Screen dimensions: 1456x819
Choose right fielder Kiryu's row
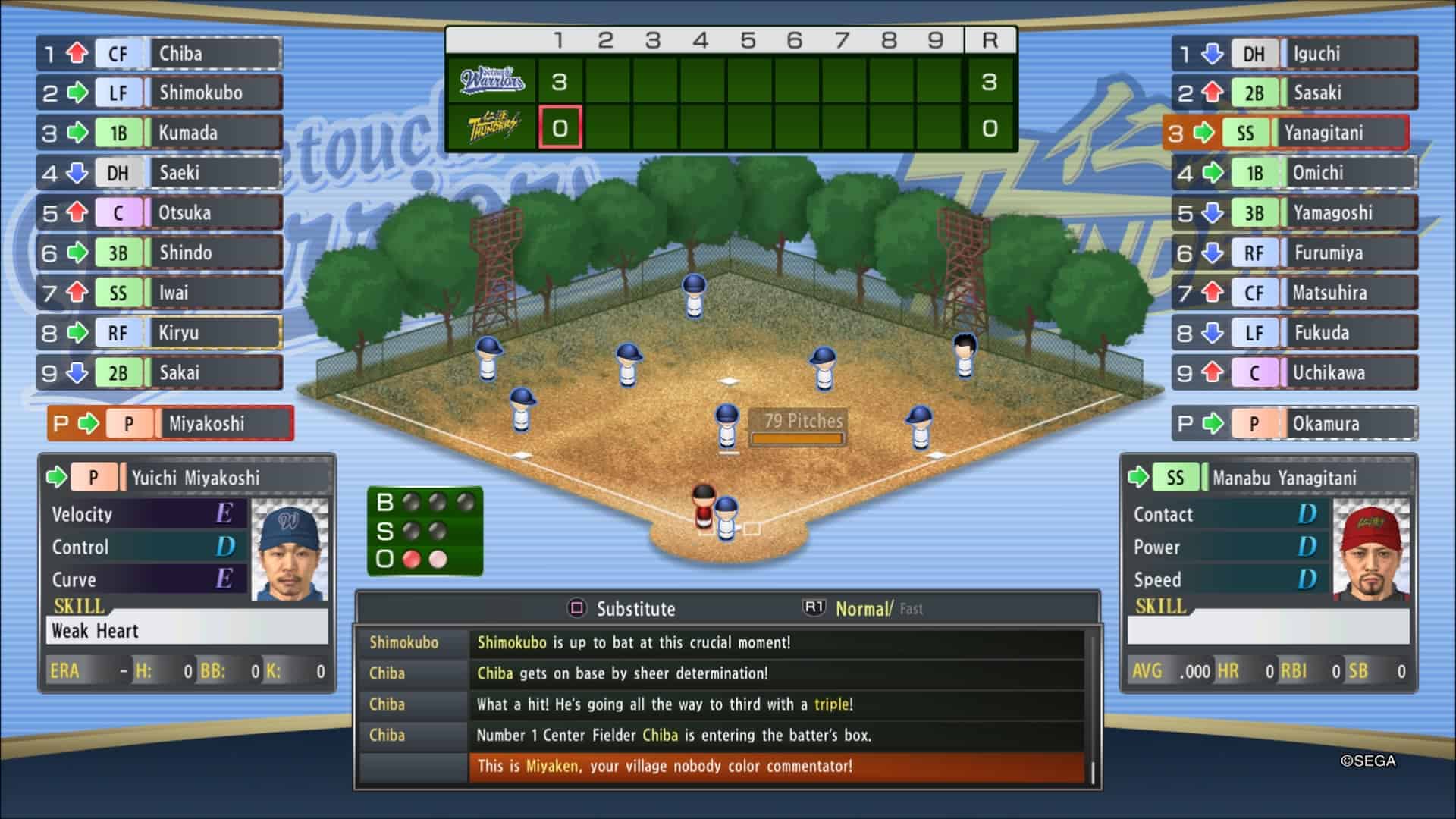(x=161, y=333)
